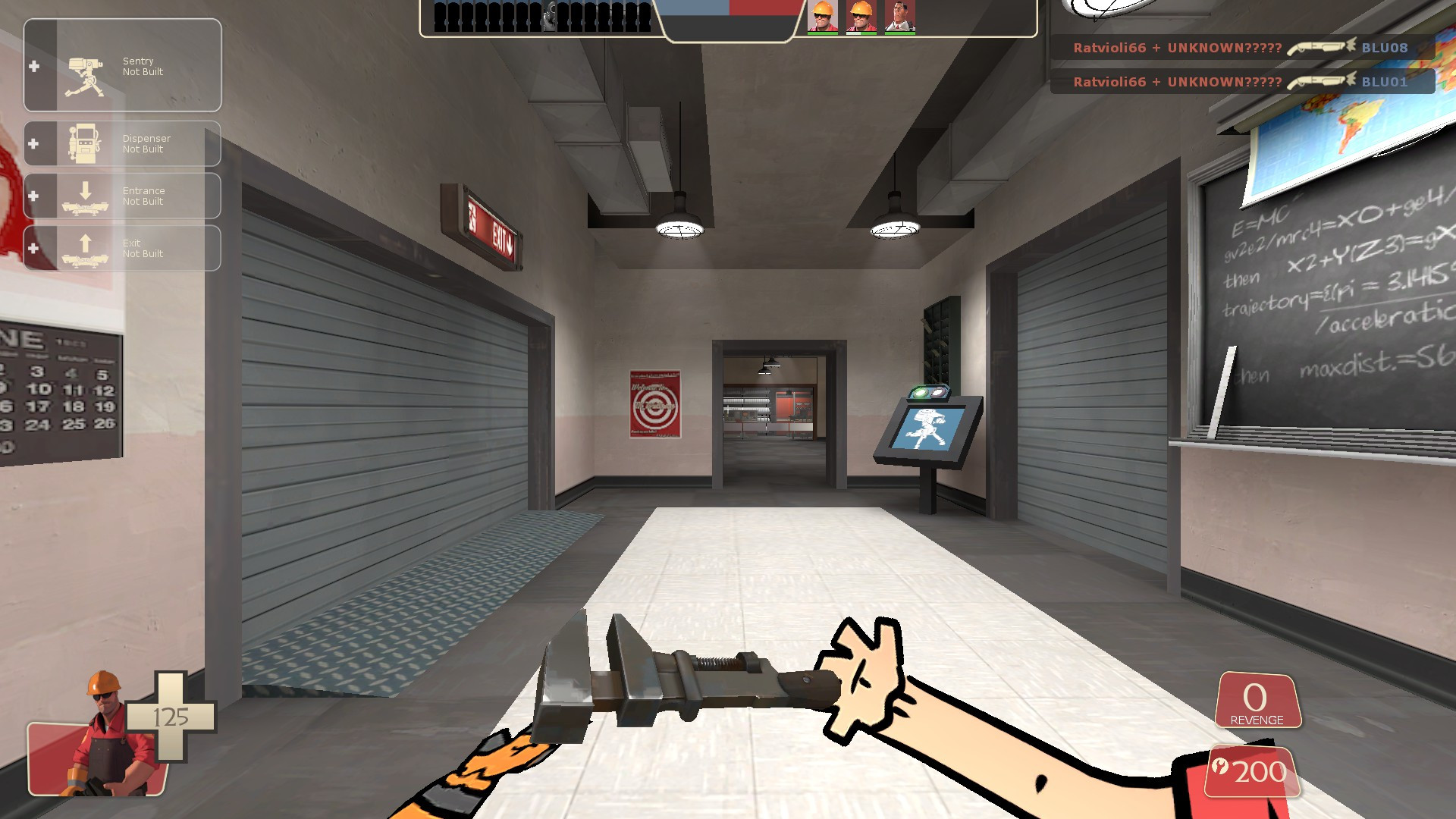The height and width of the screenshot is (819, 1456).
Task: Click the Medic avatar in the top panel
Action: (x=899, y=17)
